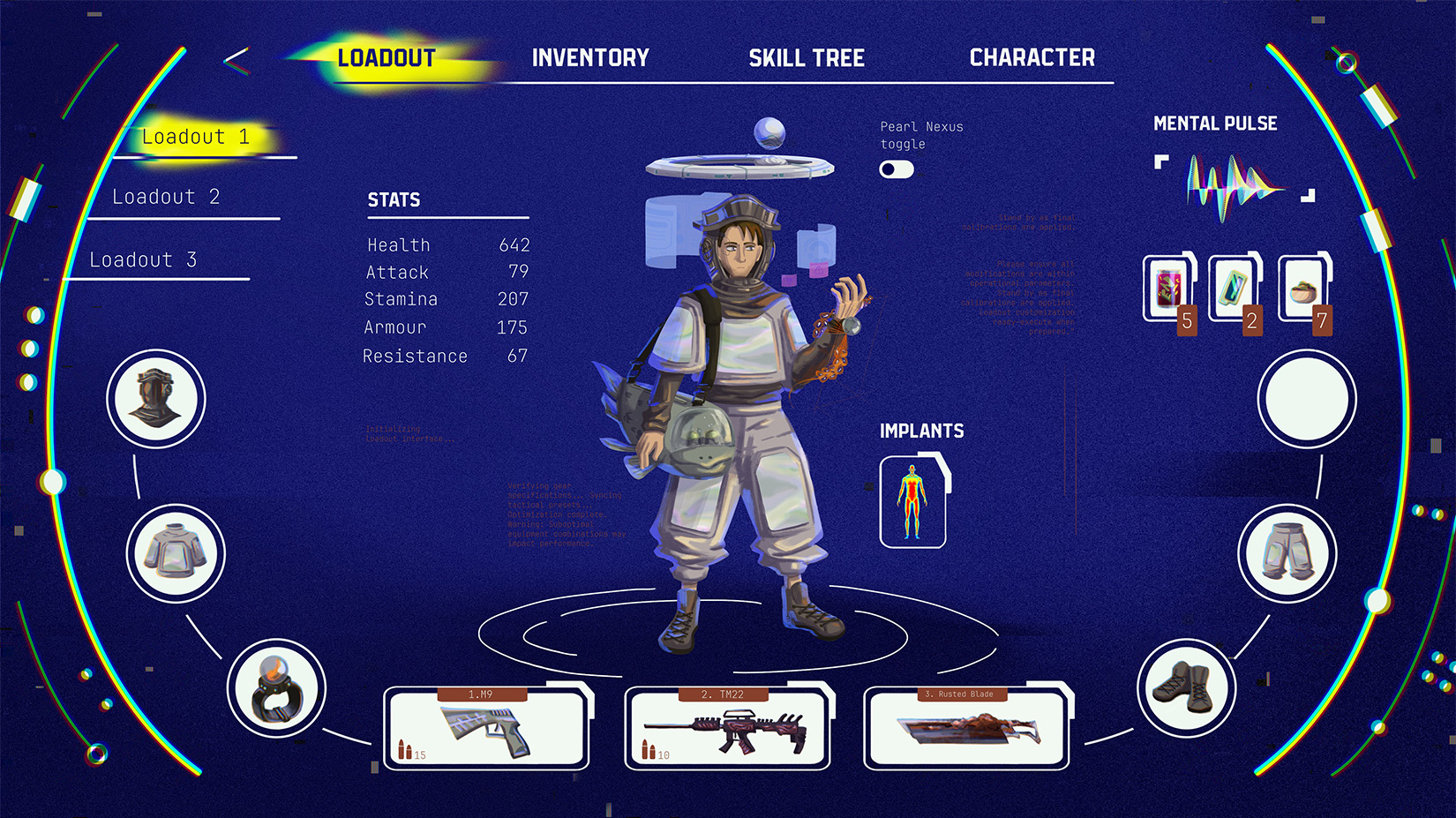
Task: Switch to Loadout 2
Action: click(x=166, y=197)
